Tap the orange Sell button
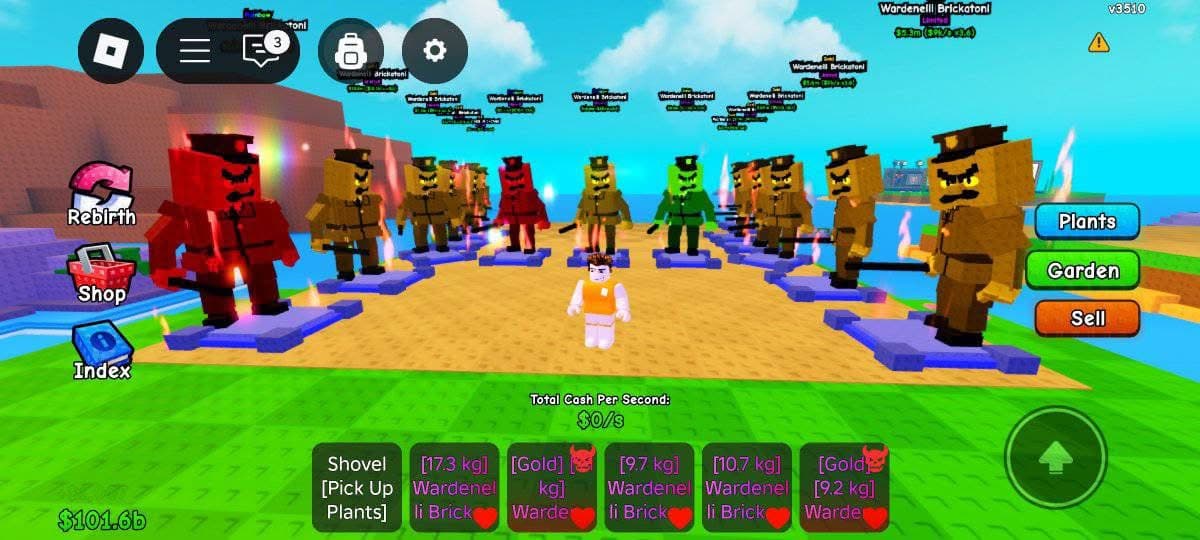Image resolution: width=1200 pixels, height=540 pixels. 1087,318
